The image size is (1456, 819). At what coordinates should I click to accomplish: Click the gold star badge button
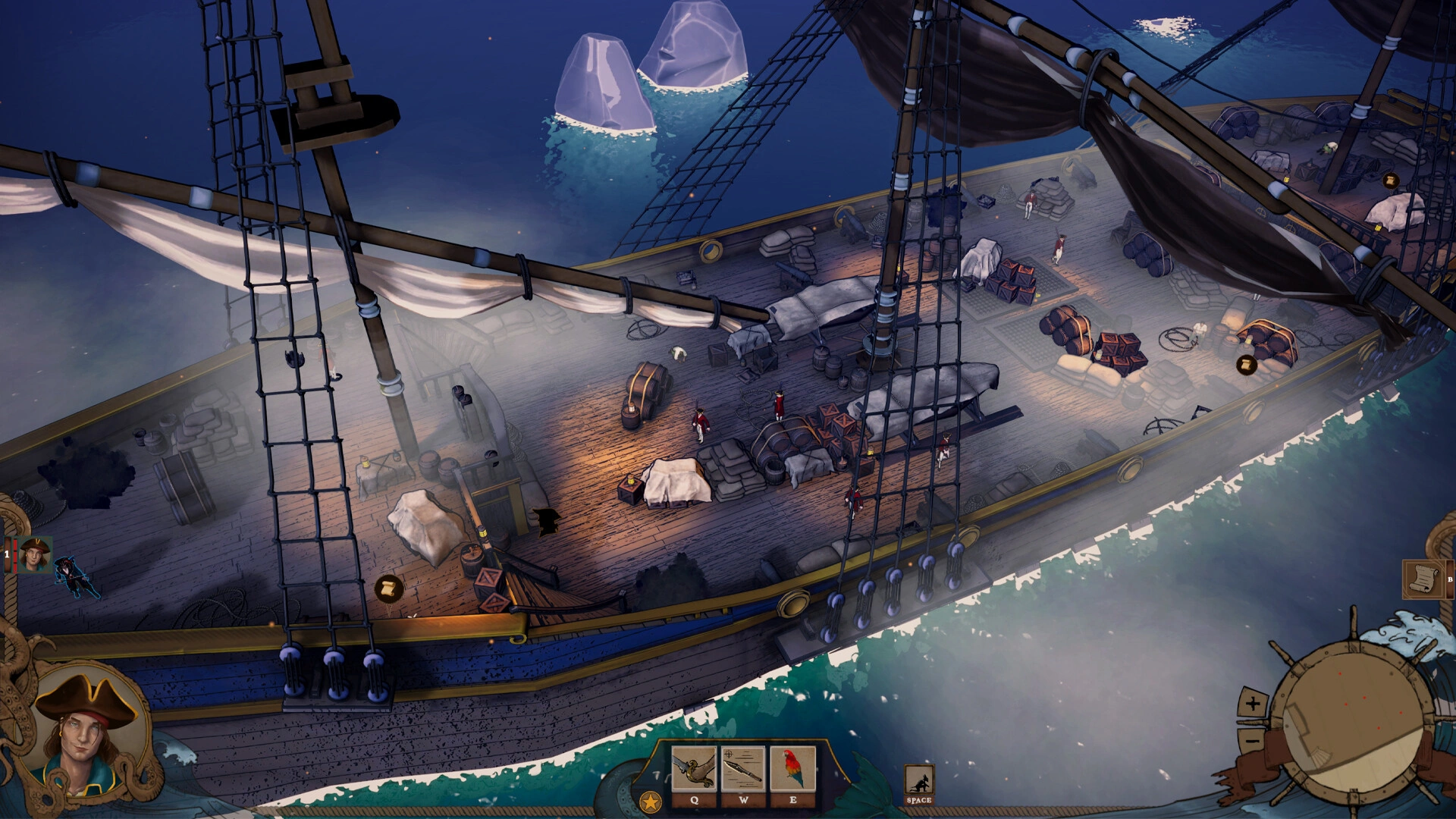[x=650, y=801]
